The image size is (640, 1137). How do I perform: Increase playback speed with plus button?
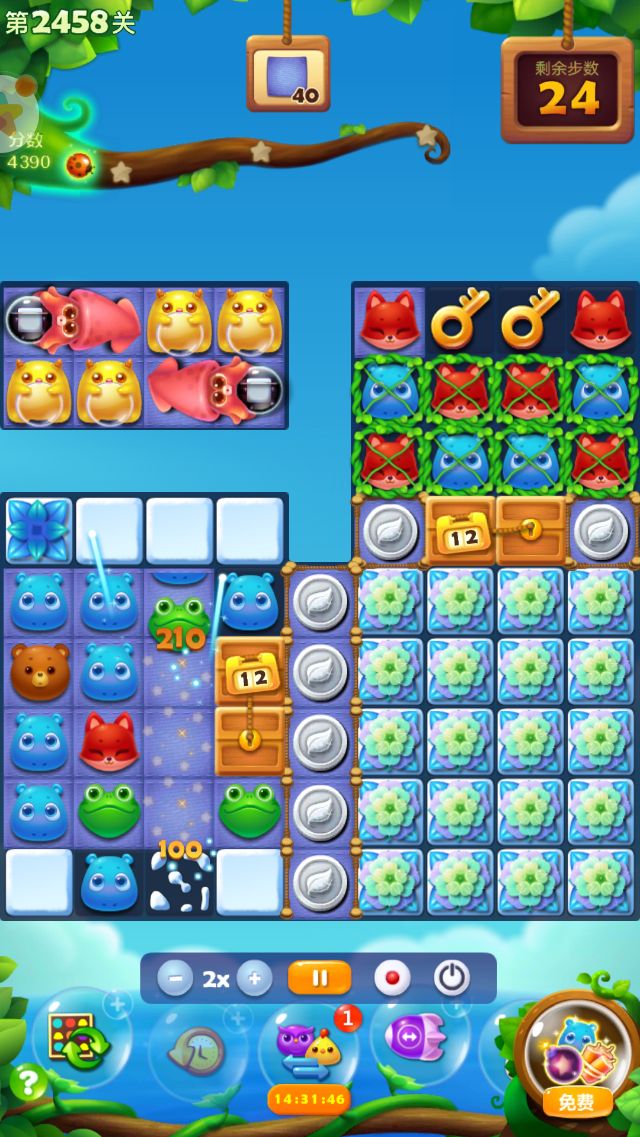(x=254, y=978)
